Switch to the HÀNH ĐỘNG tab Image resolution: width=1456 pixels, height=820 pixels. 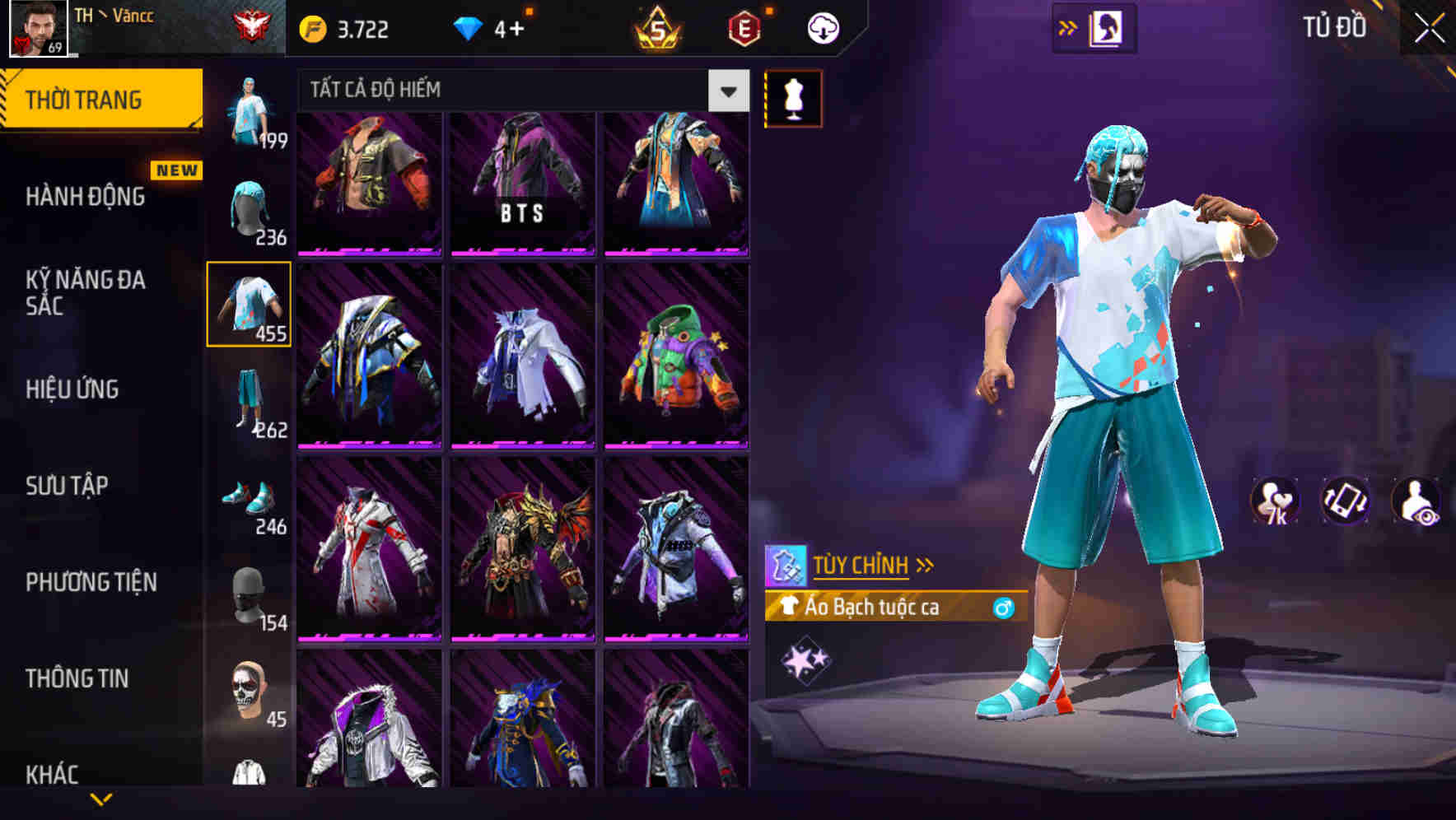point(85,198)
